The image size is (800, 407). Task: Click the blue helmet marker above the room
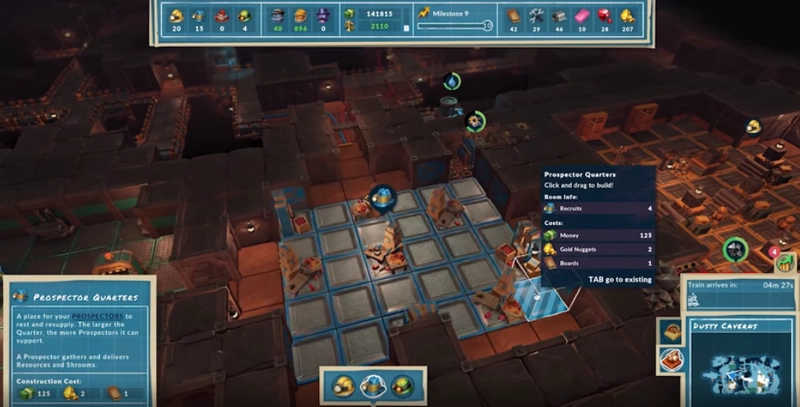(380, 198)
